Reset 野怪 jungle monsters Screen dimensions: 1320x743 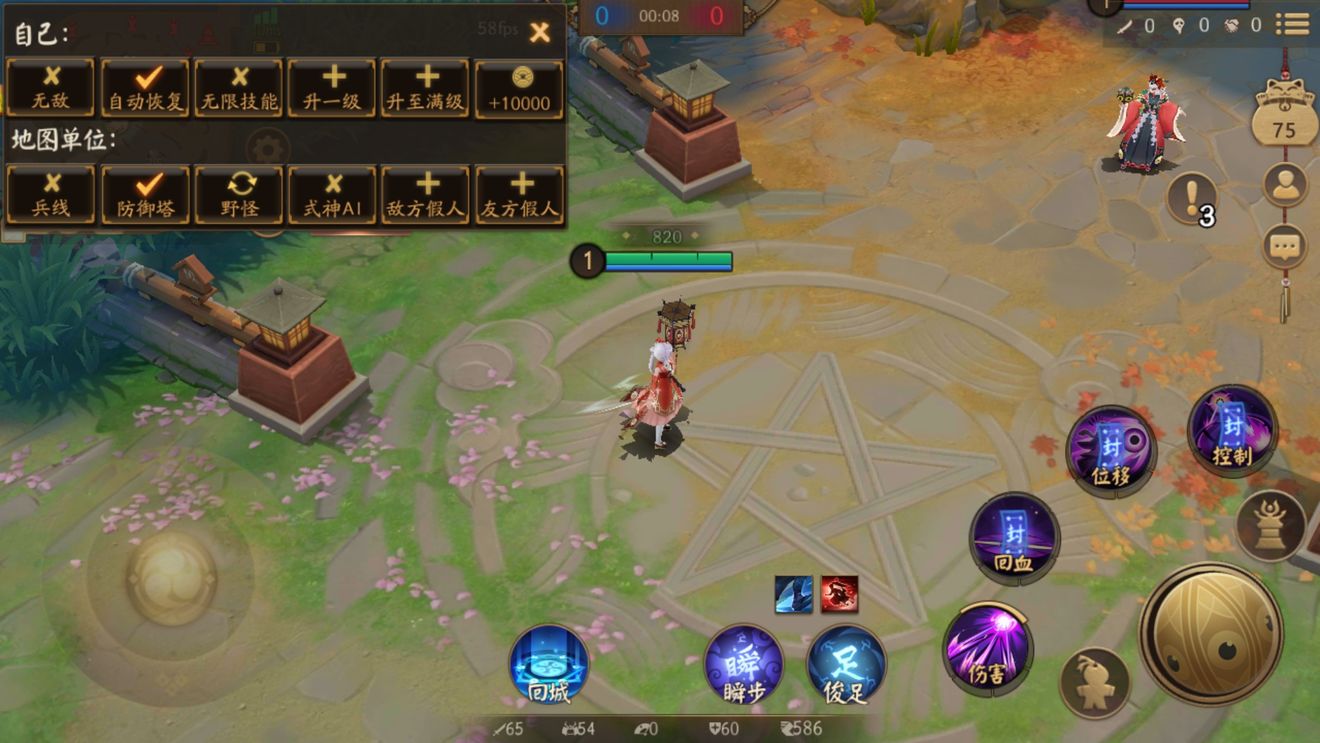(x=239, y=195)
